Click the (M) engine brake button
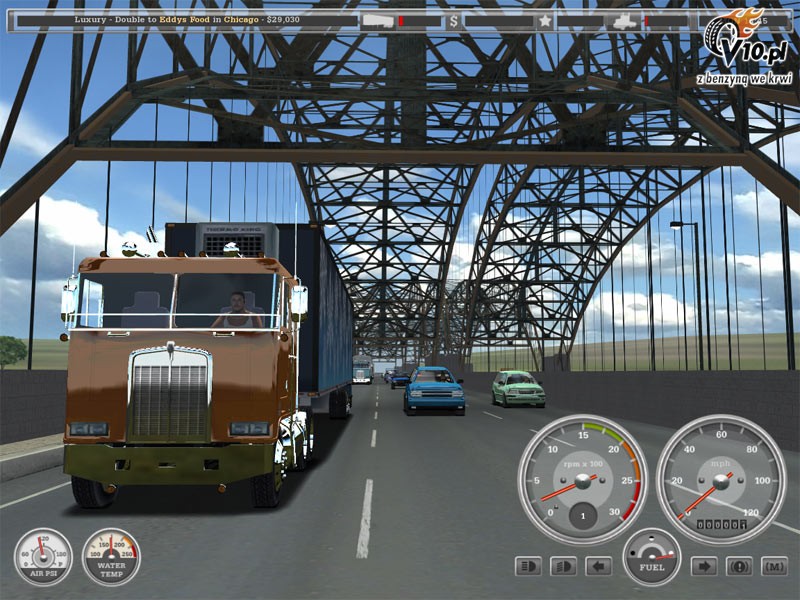800x600 pixels. coord(774,566)
